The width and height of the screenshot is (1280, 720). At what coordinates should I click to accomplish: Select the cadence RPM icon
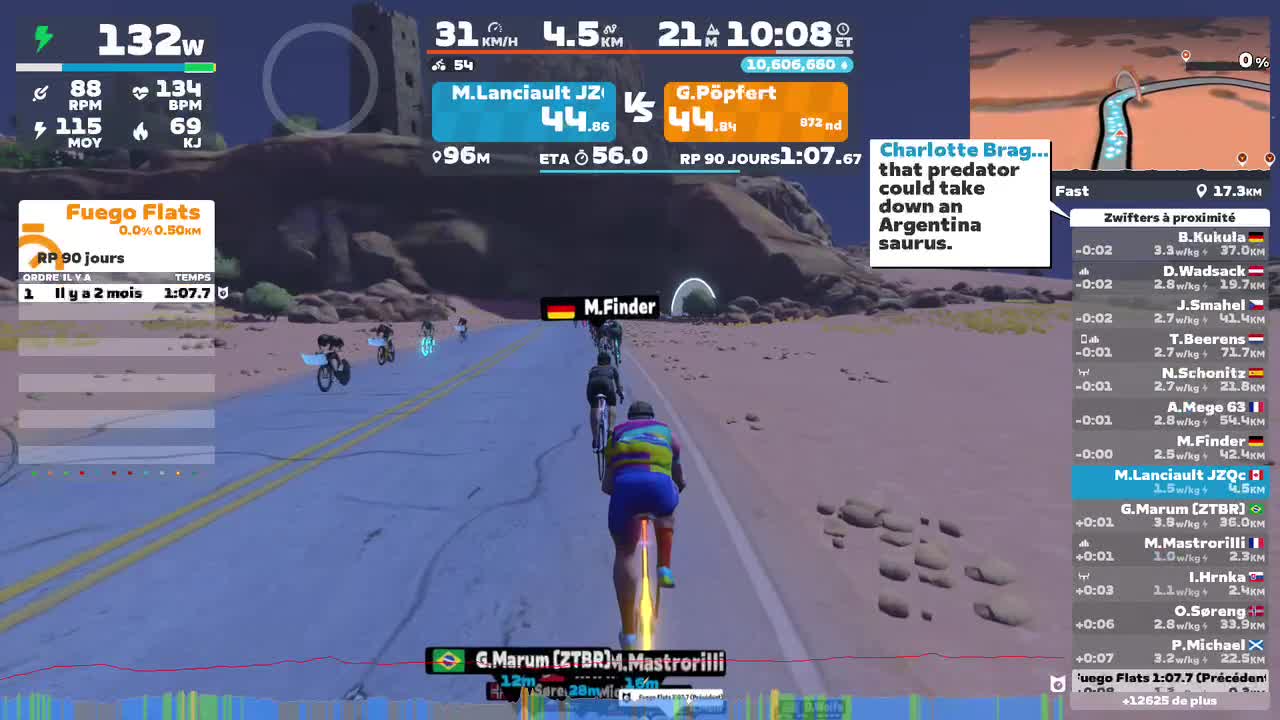38,92
